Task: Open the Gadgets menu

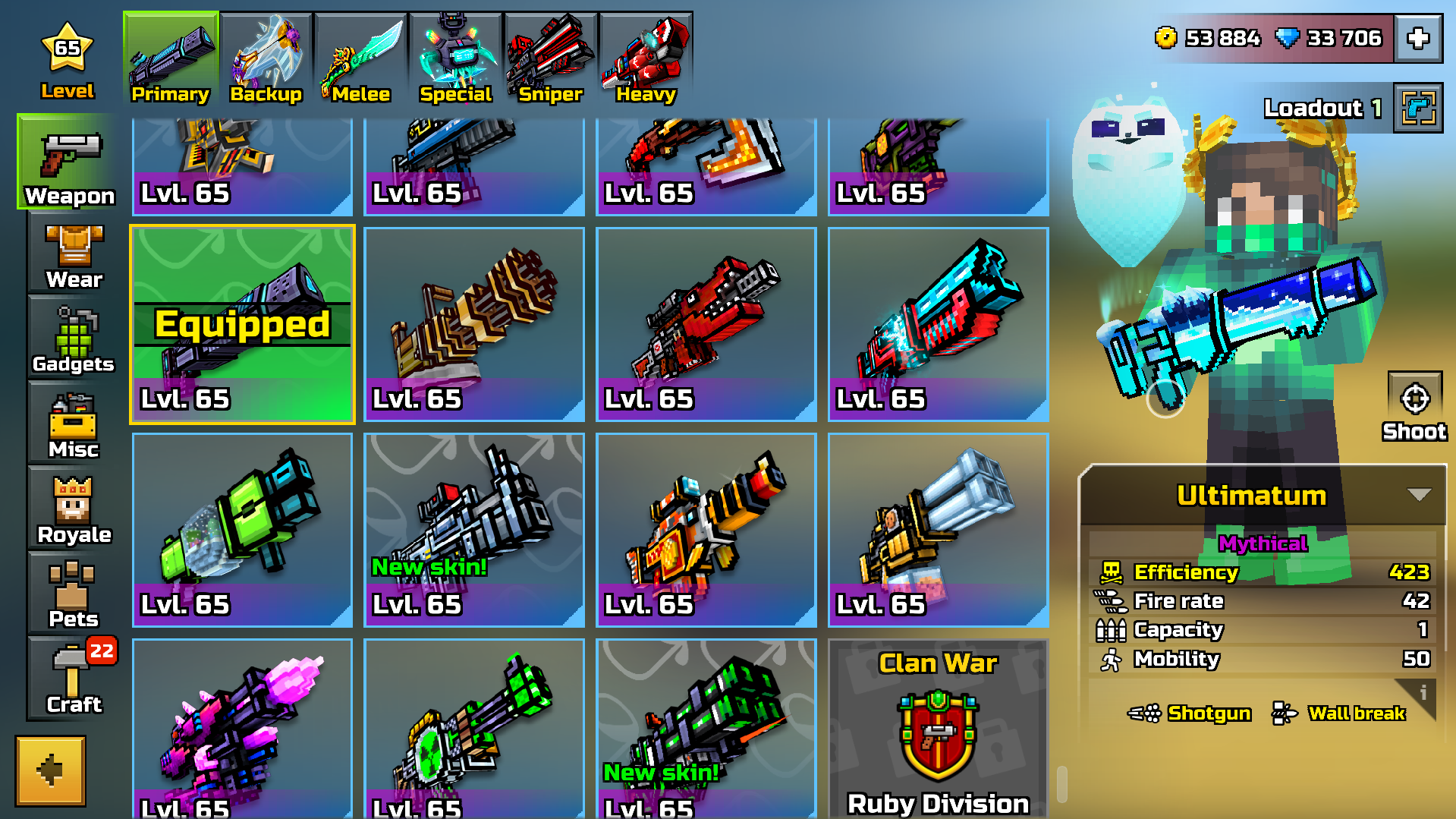Action: click(x=72, y=342)
